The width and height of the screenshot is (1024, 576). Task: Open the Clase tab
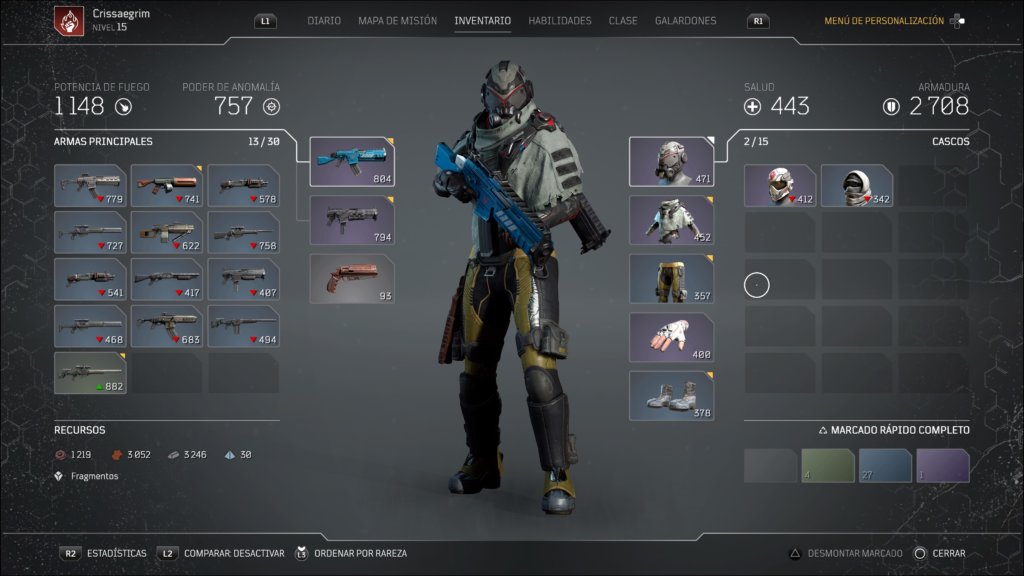[623, 21]
